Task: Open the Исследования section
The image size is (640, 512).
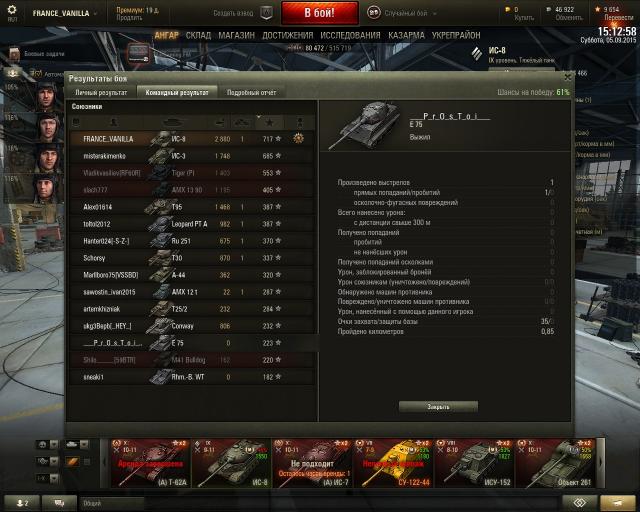Action: 351,34
